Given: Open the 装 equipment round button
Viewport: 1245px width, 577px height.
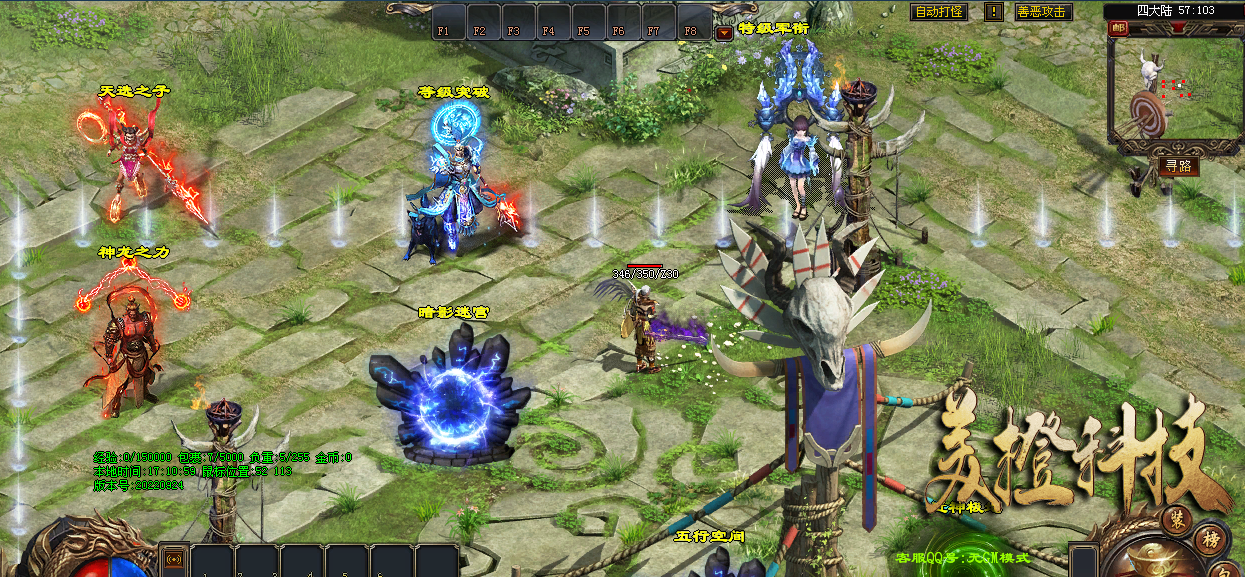Looking at the screenshot, I should coord(1177,520).
